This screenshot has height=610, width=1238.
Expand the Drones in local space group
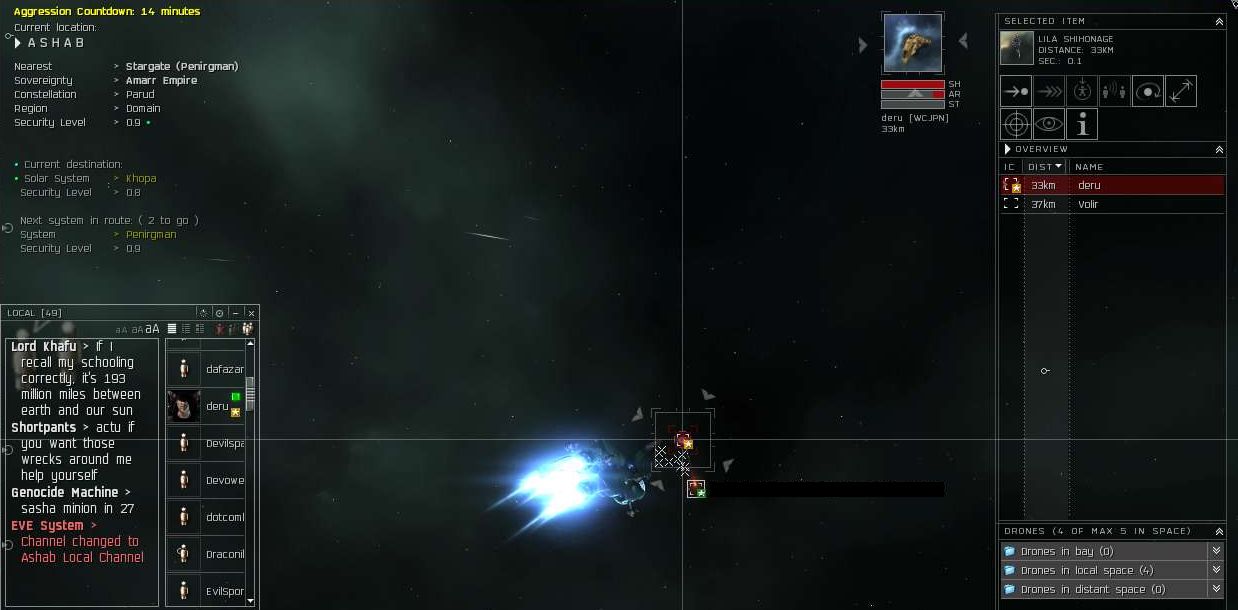point(1216,570)
